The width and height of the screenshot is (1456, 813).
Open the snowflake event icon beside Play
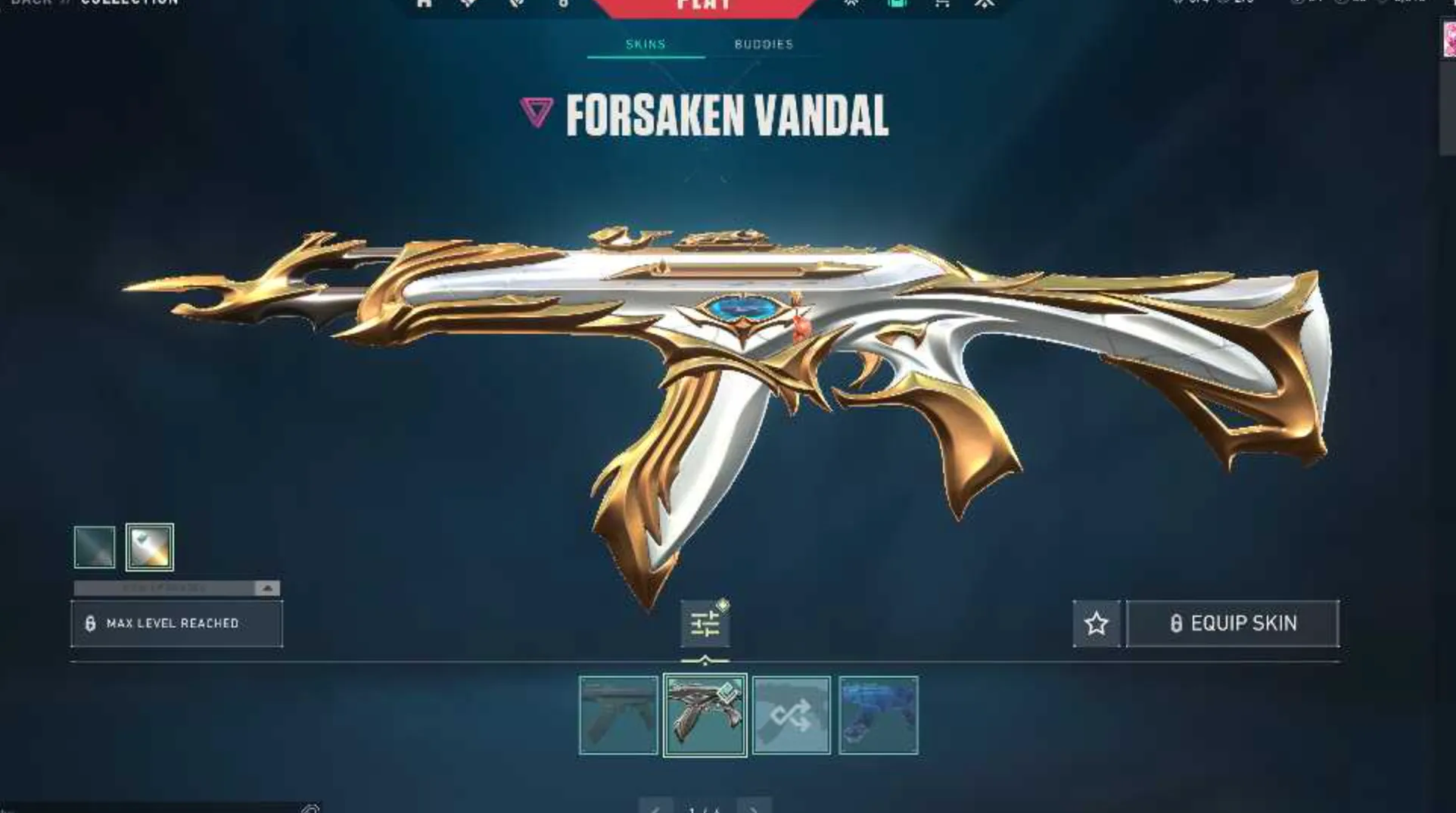click(853, 3)
